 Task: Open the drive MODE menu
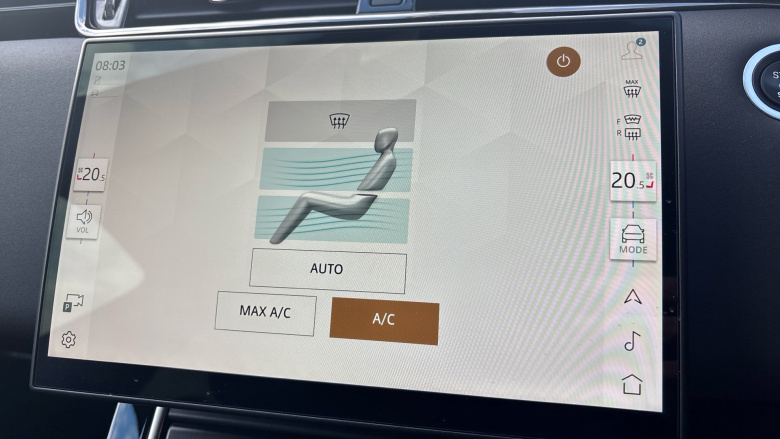[x=633, y=240]
